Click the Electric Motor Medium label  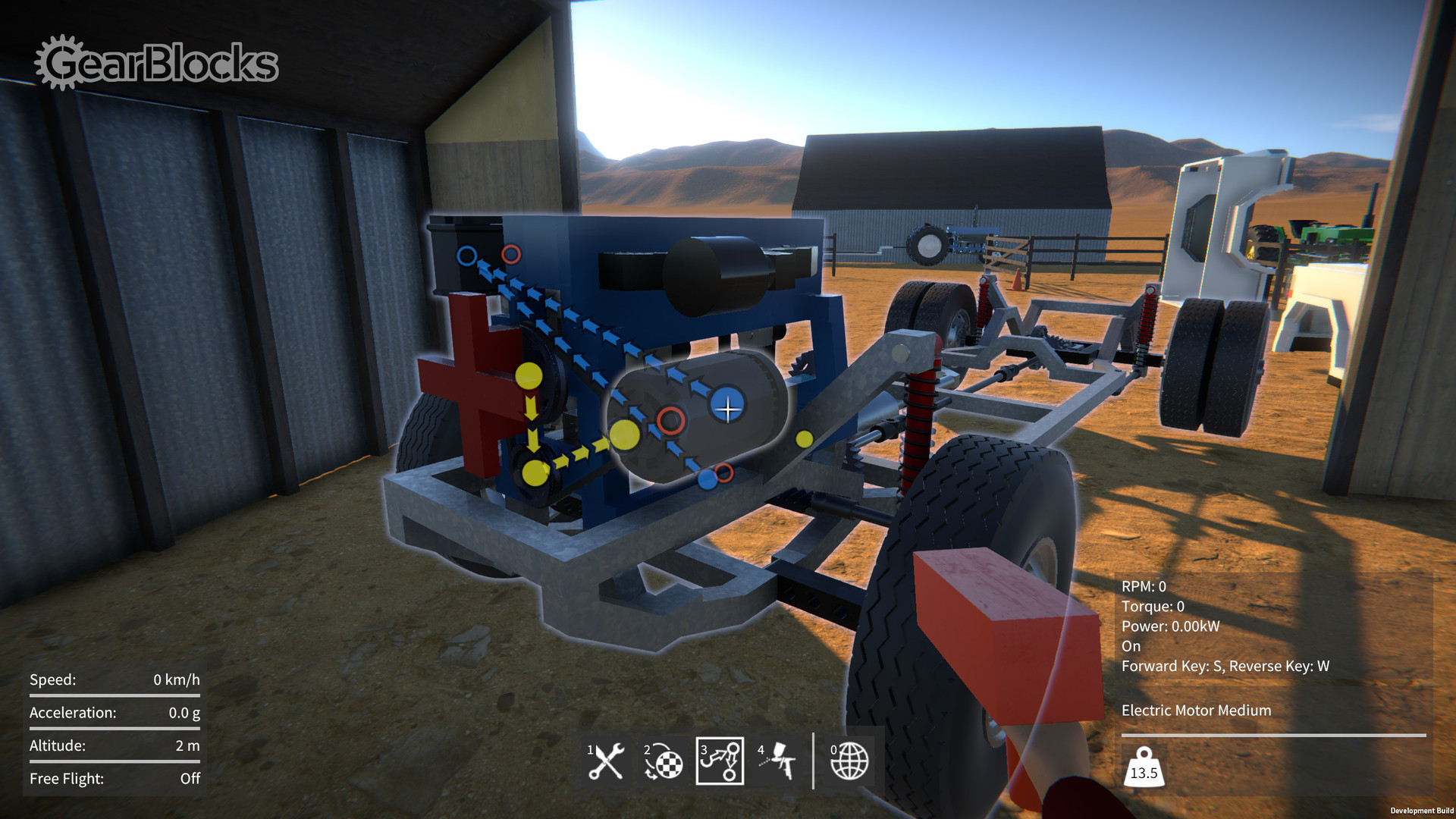(x=1196, y=710)
